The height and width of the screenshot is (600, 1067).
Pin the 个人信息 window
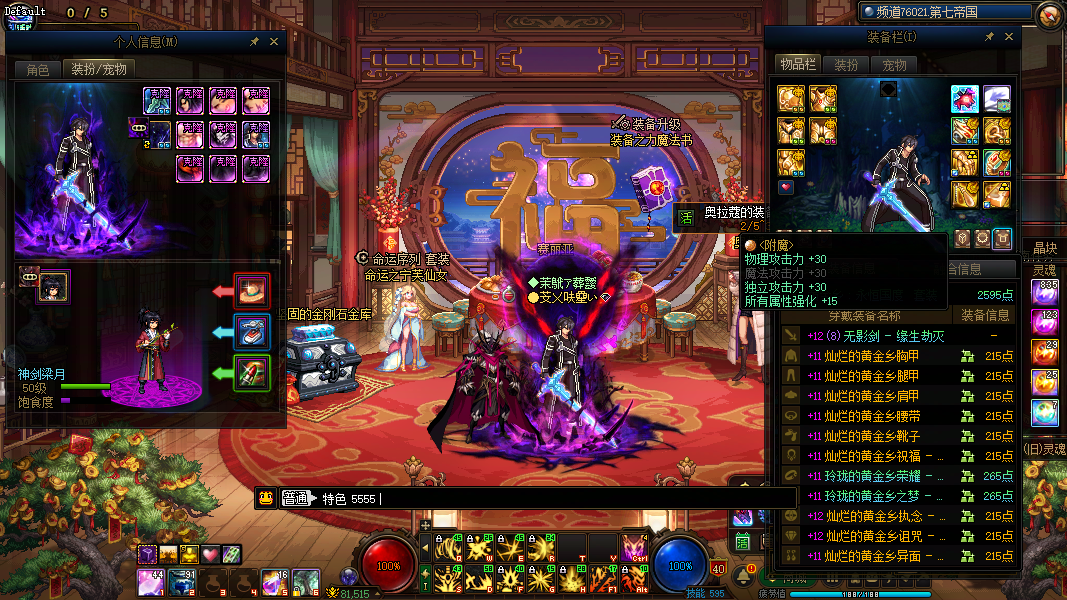coord(256,43)
